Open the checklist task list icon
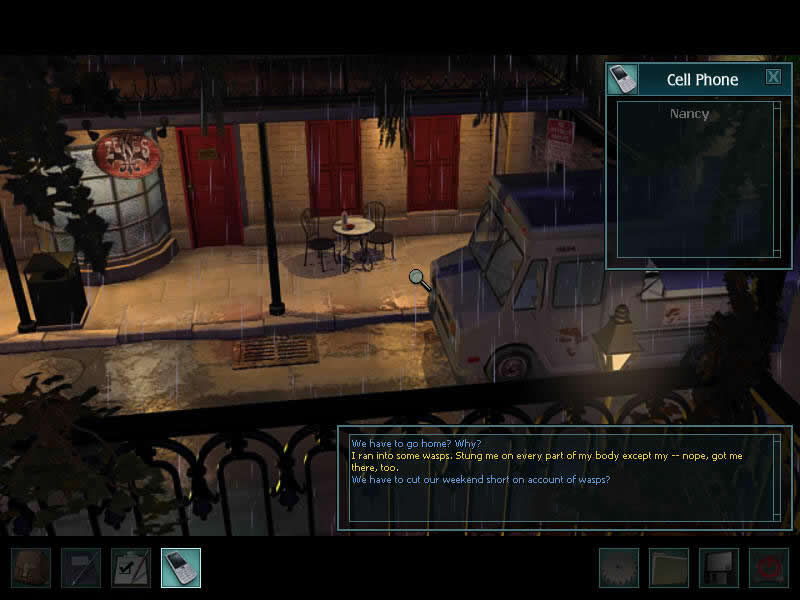This screenshot has width=800, height=600. click(131, 567)
